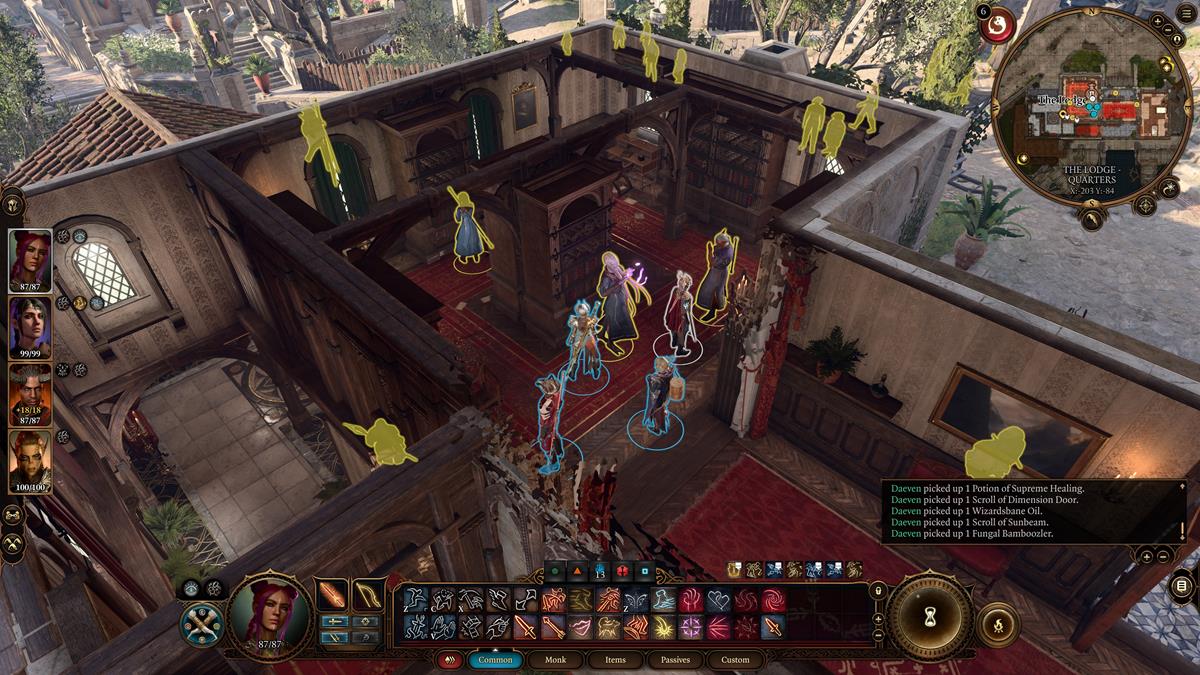Select the companion portrait with 100/100 health
Image resolution: width=1200 pixels, height=675 pixels.
(30, 458)
